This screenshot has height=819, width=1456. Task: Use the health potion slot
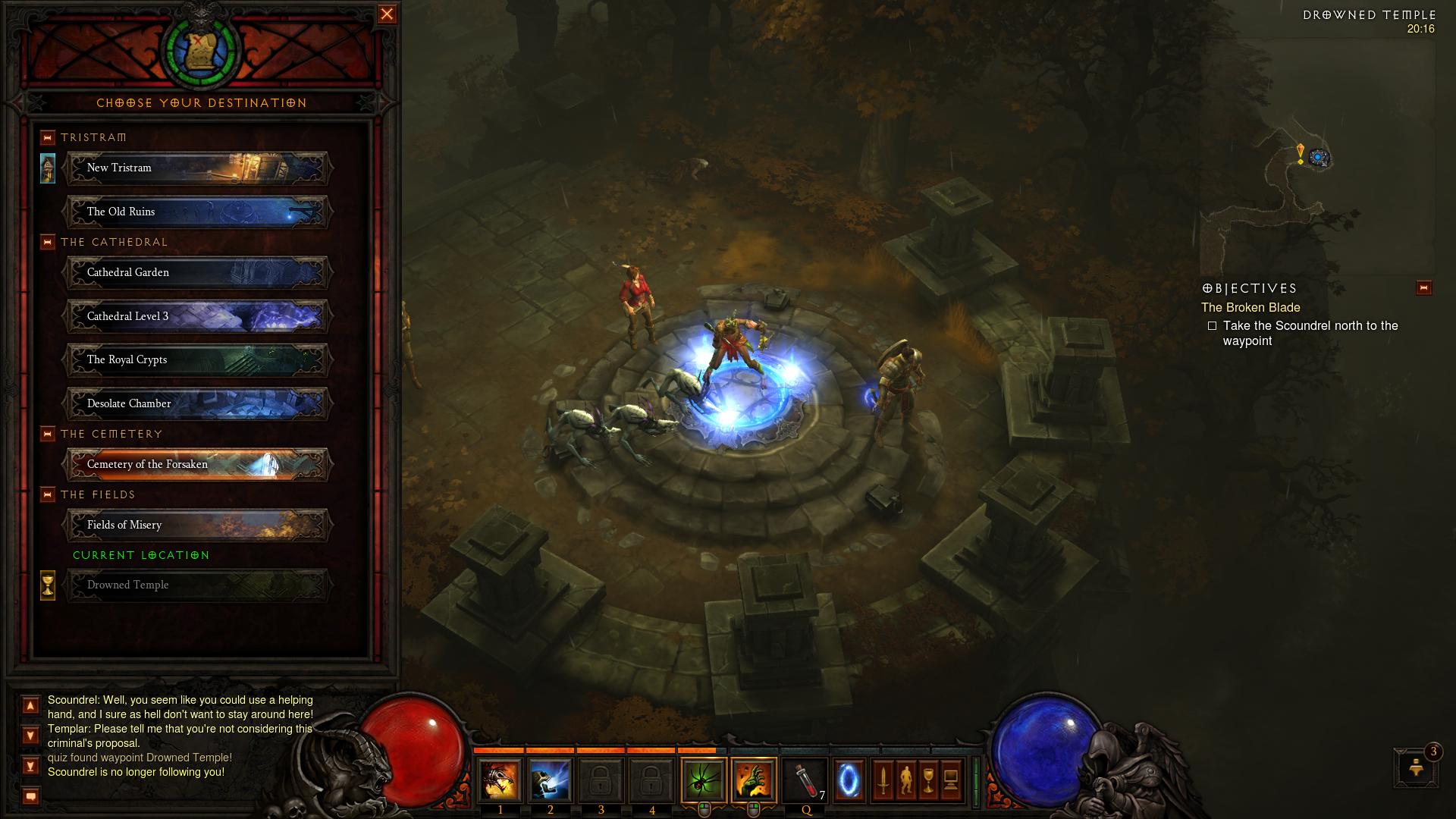pos(805,780)
